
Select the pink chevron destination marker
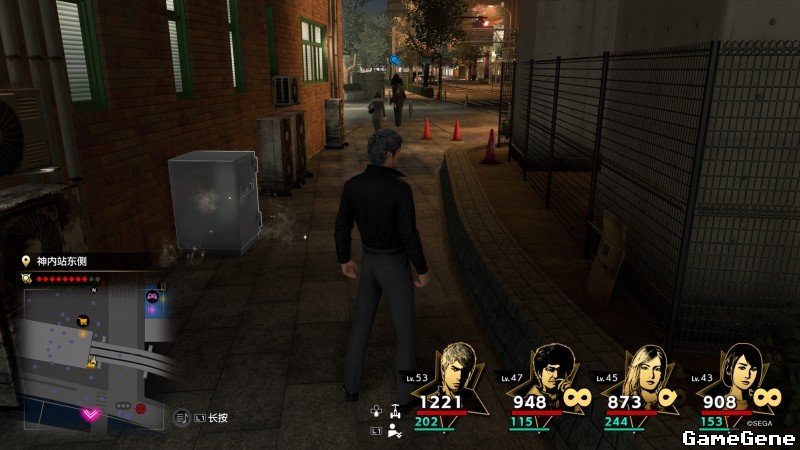click(x=91, y=413)
